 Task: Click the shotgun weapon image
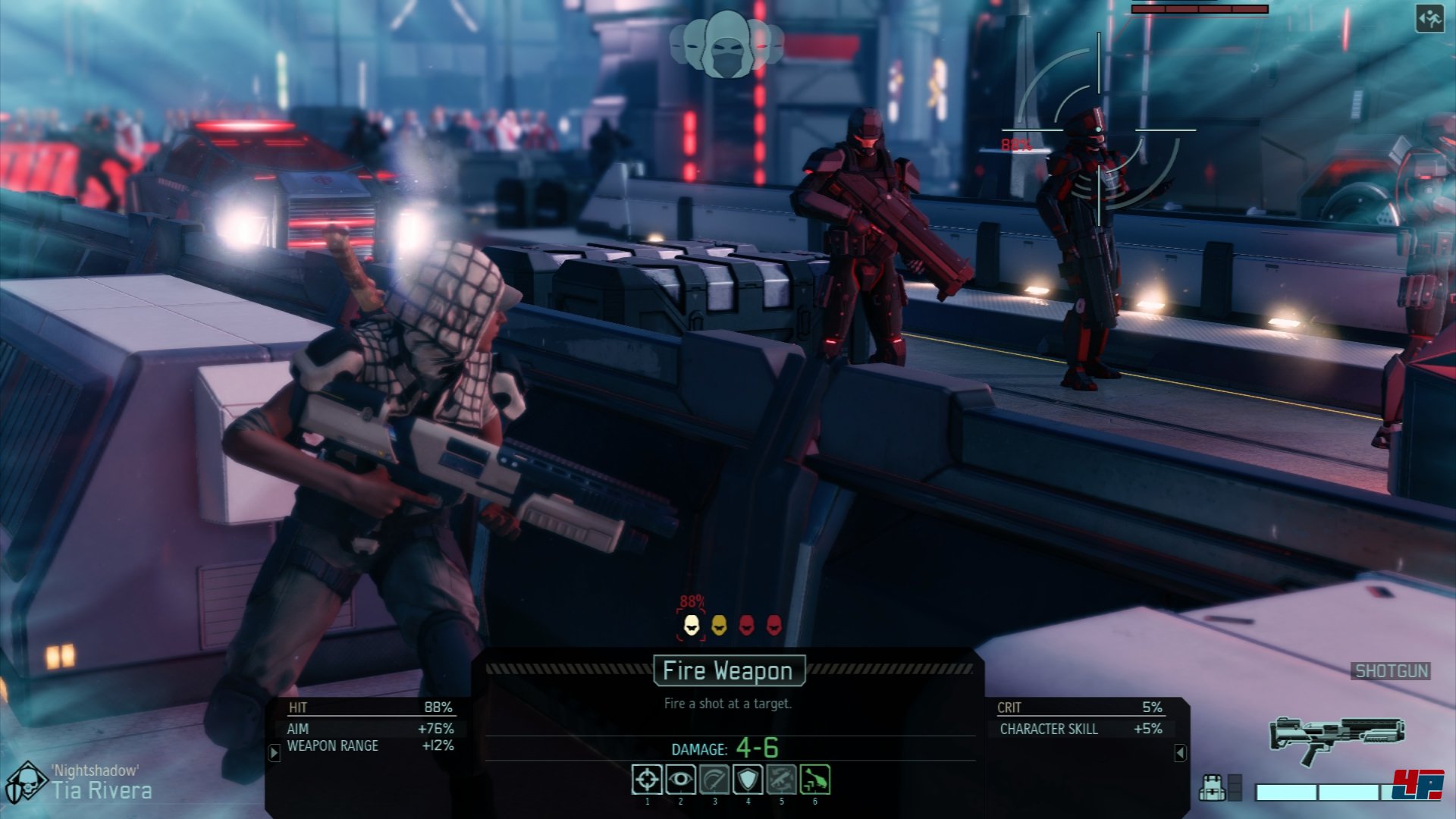tap(1337, 738)
